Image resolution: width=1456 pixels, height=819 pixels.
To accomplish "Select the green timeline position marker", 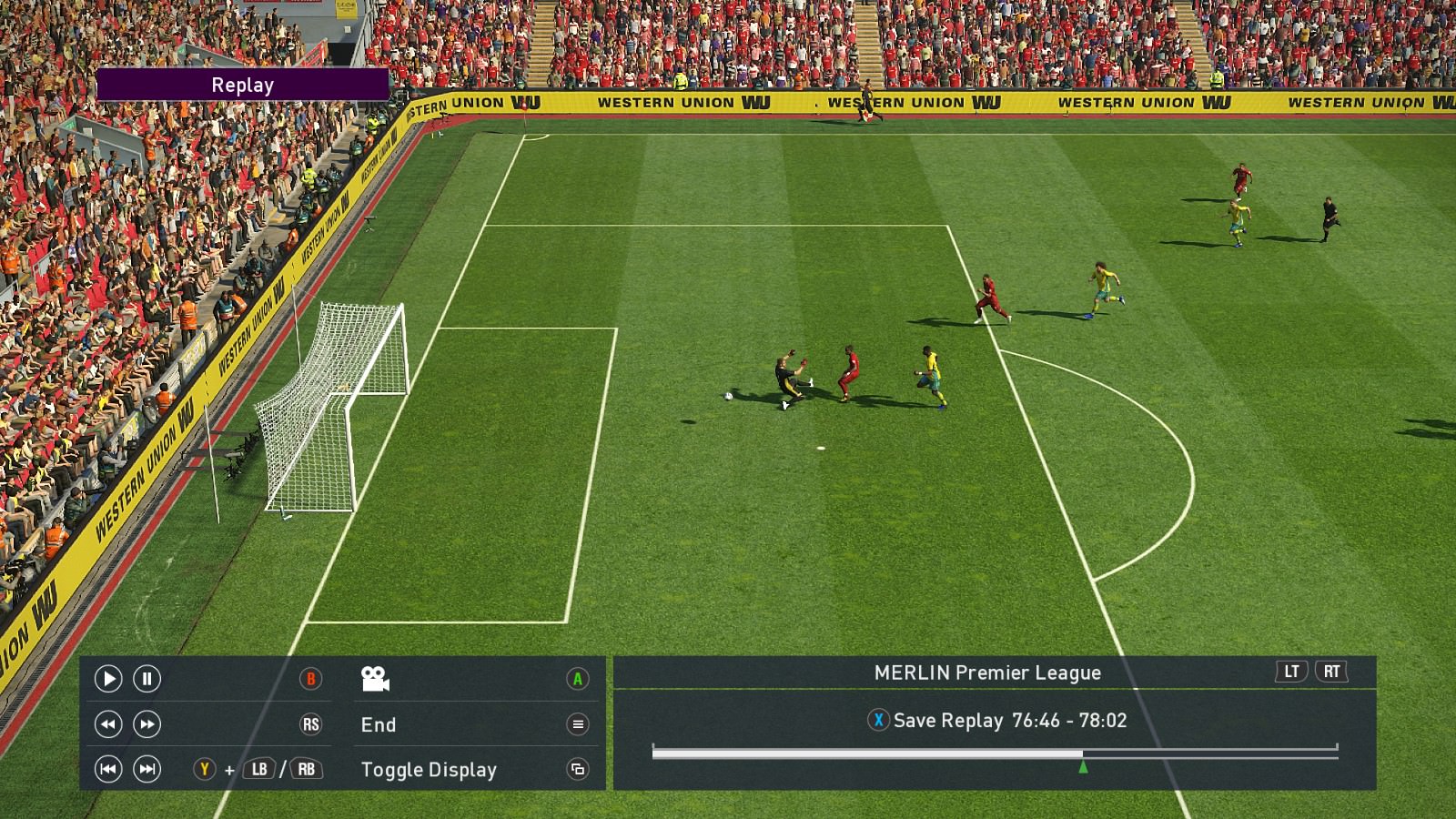I will click(x=1083, y=767).
